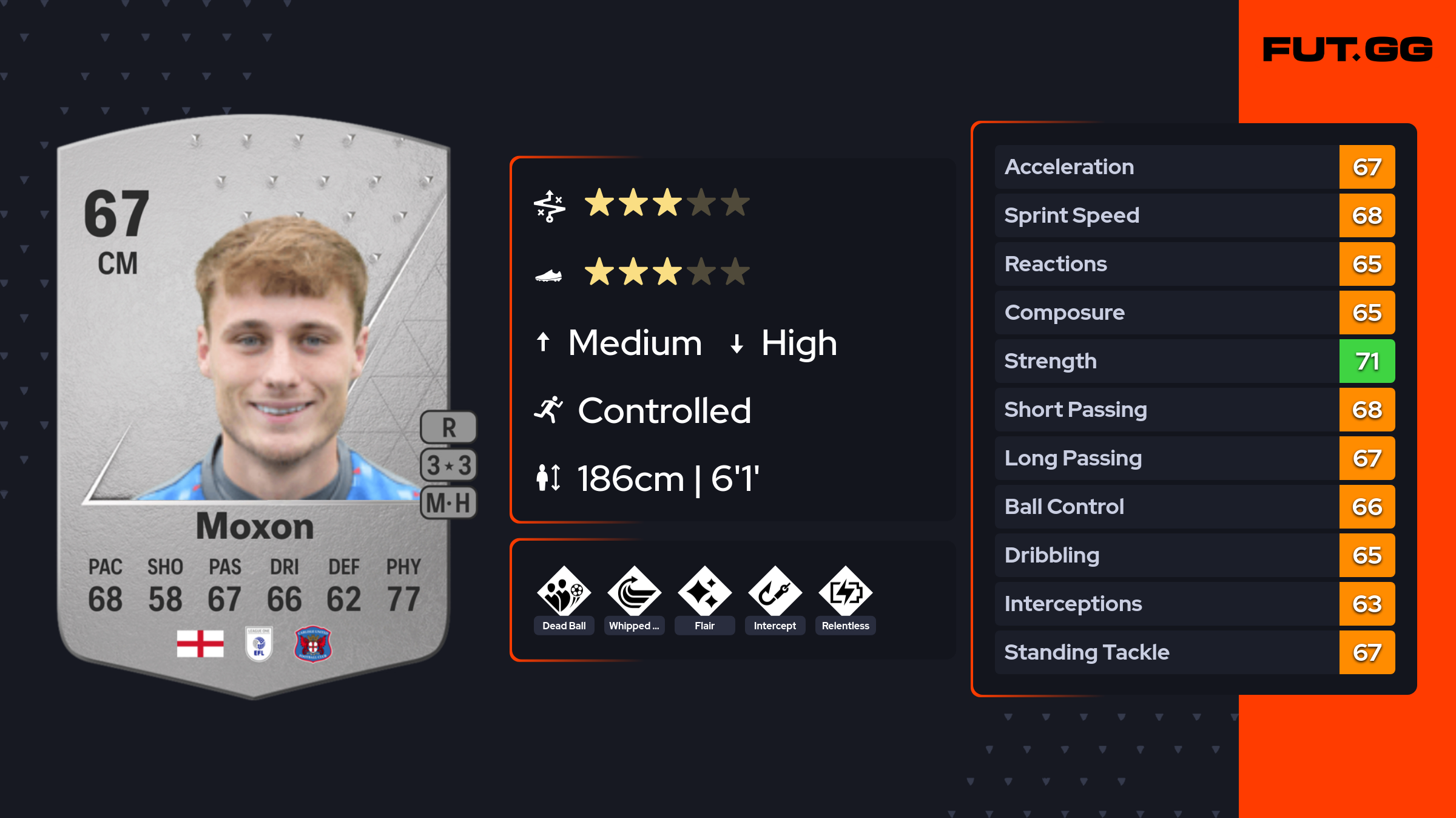Select the Standing Tackle stat row
The height and width of the screenshot is (818, 1456).
(x=1195, y=652)
